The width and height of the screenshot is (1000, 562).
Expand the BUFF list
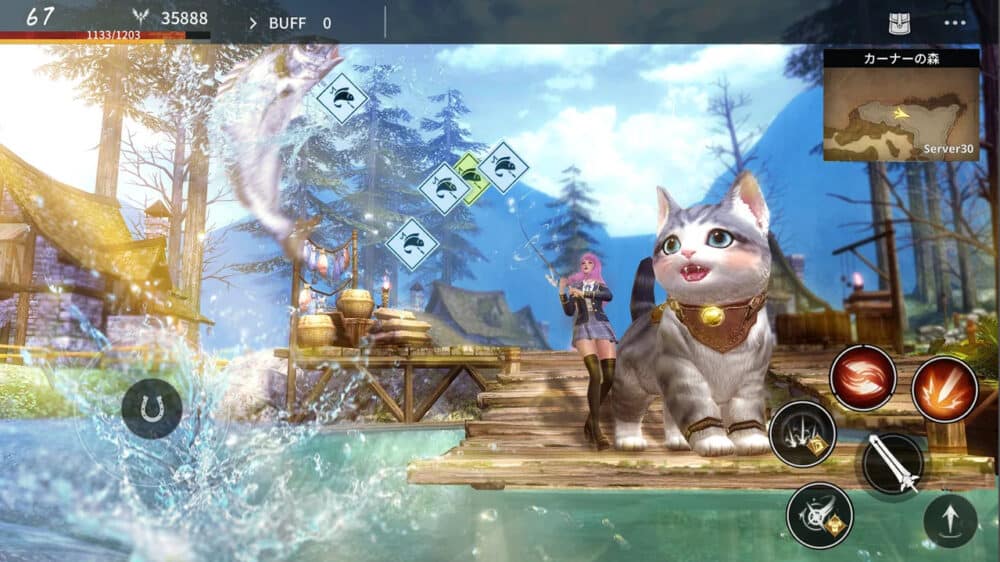point(290,23)
